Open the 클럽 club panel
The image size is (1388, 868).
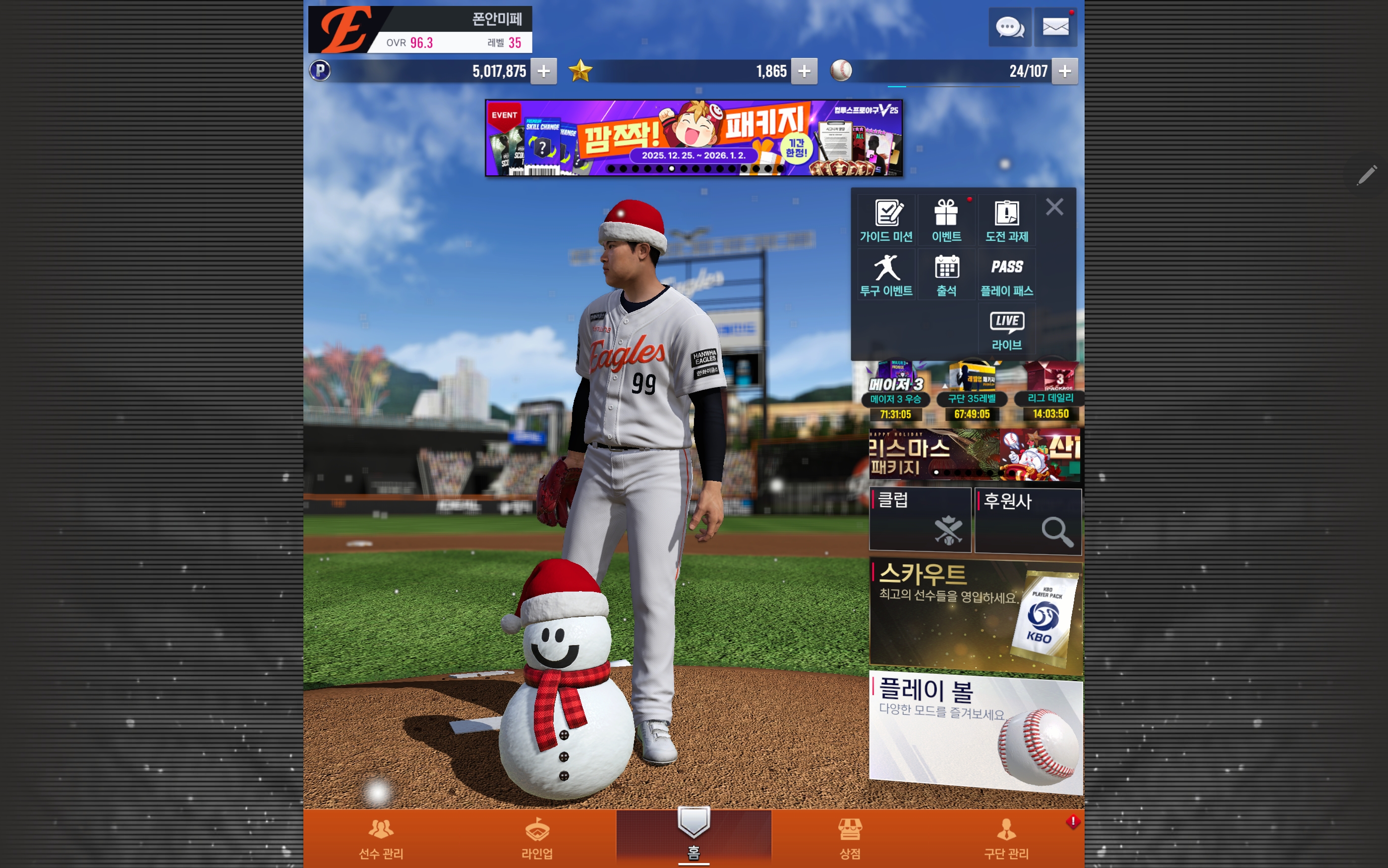(920, 520)
